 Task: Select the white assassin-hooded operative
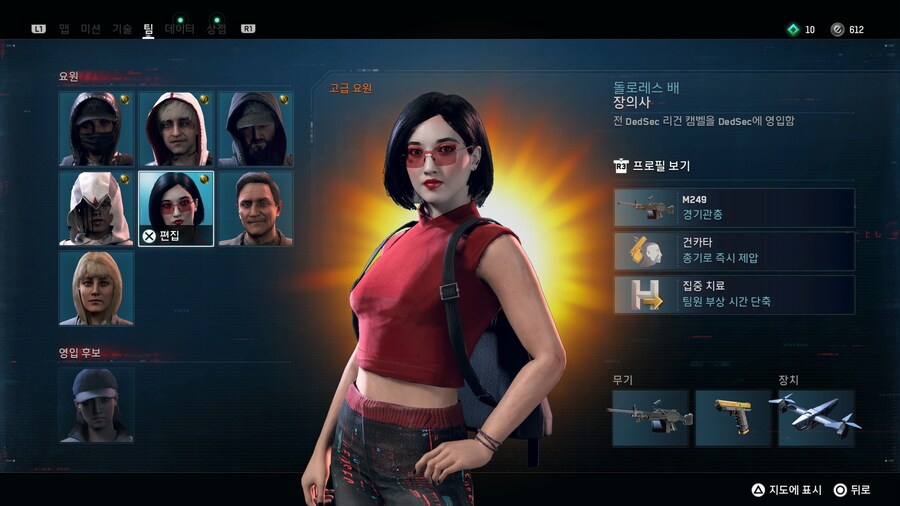click(x=96, y=208)
